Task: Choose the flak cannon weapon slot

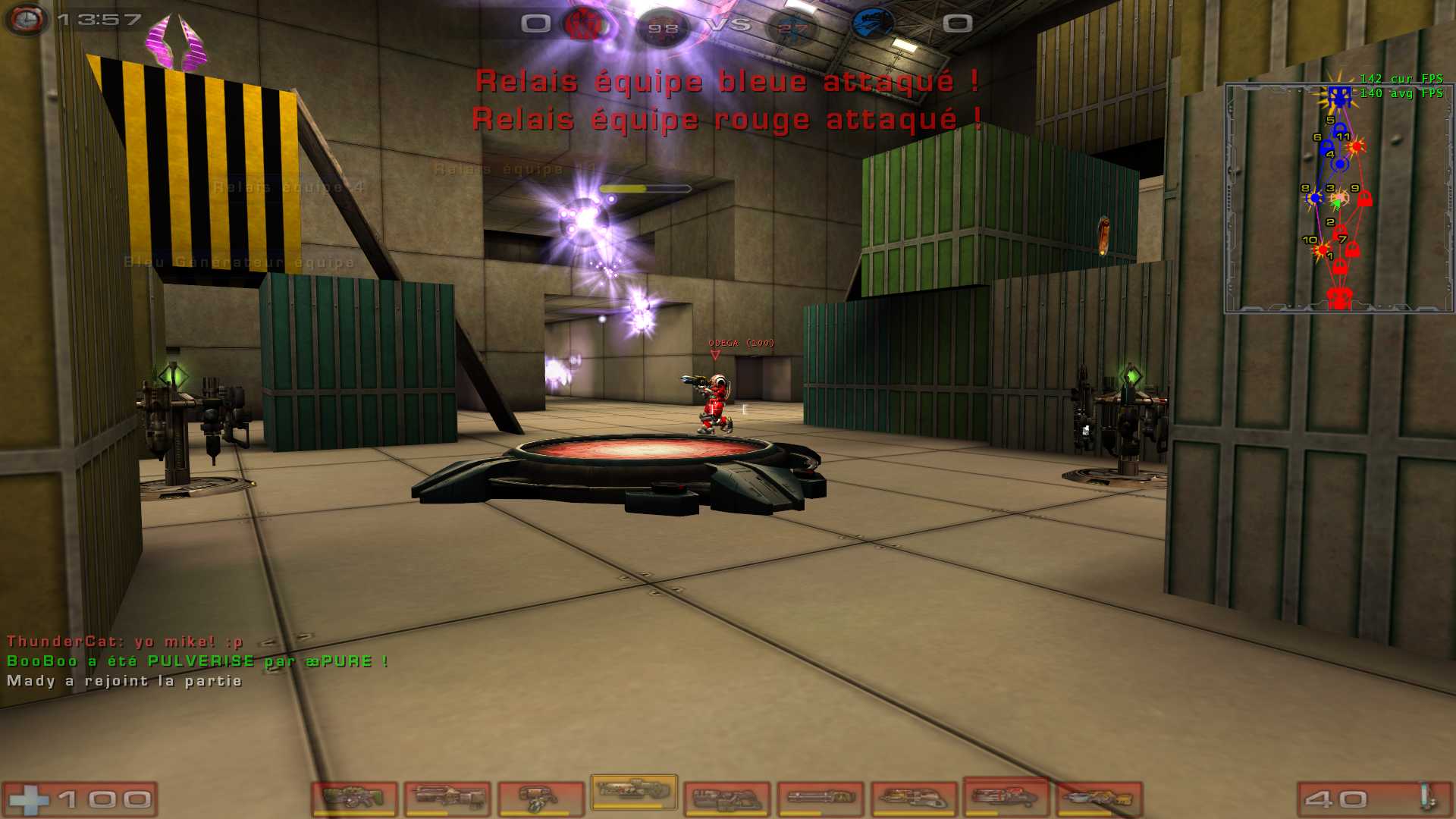Action: tap(913, 799)
